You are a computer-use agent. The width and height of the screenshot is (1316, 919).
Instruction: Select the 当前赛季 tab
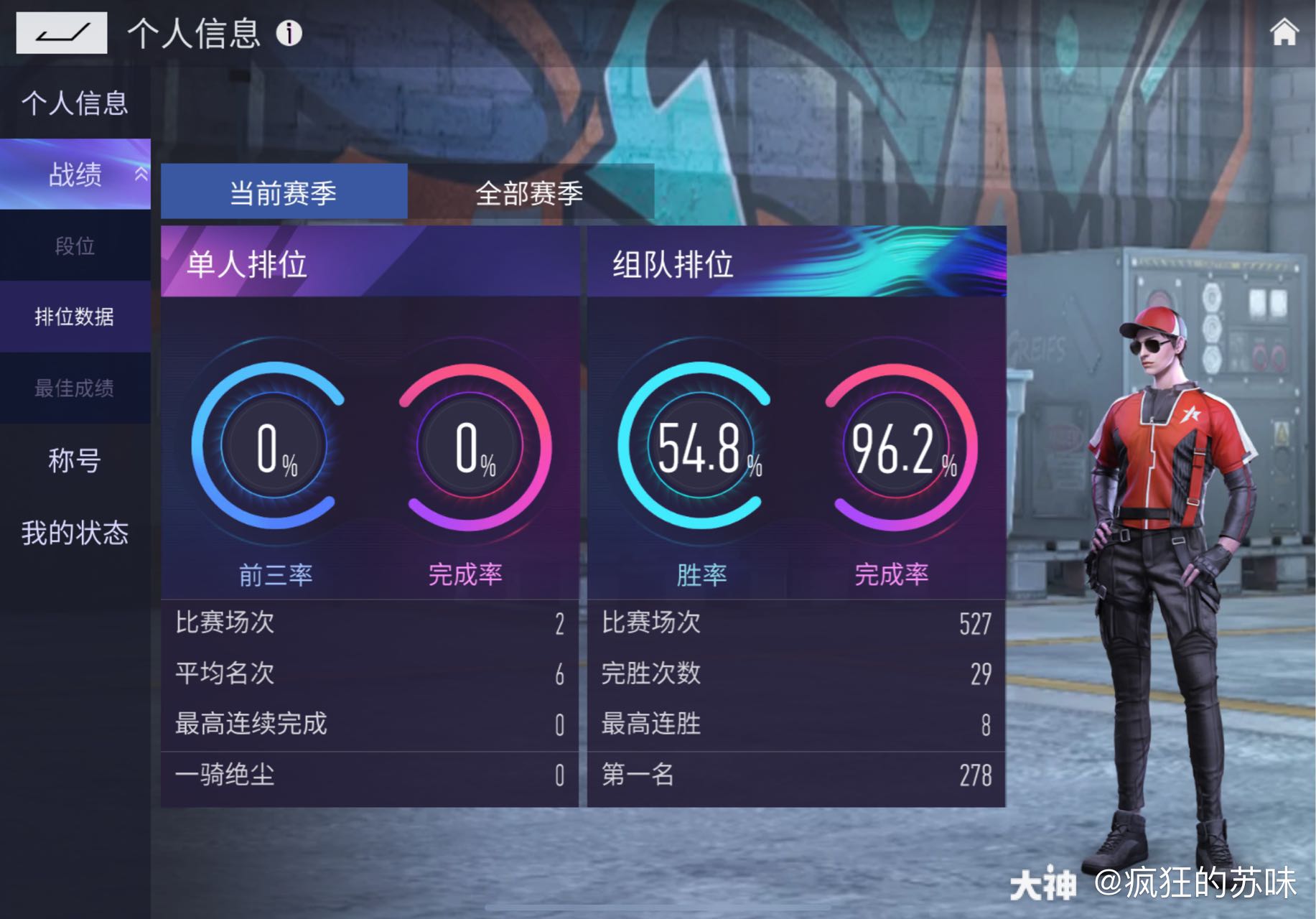284,191
